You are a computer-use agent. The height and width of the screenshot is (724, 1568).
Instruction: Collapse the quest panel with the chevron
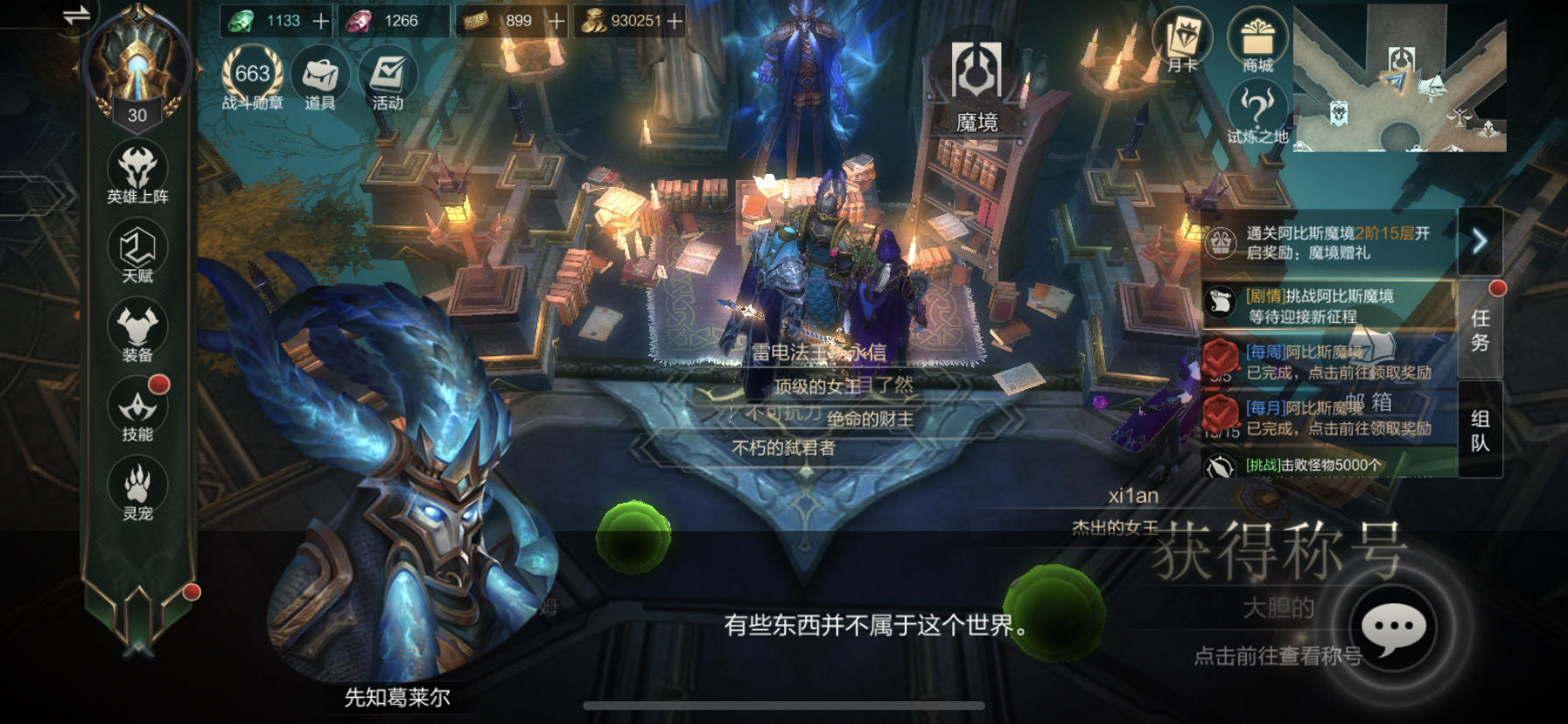[x=1479, y=241]
